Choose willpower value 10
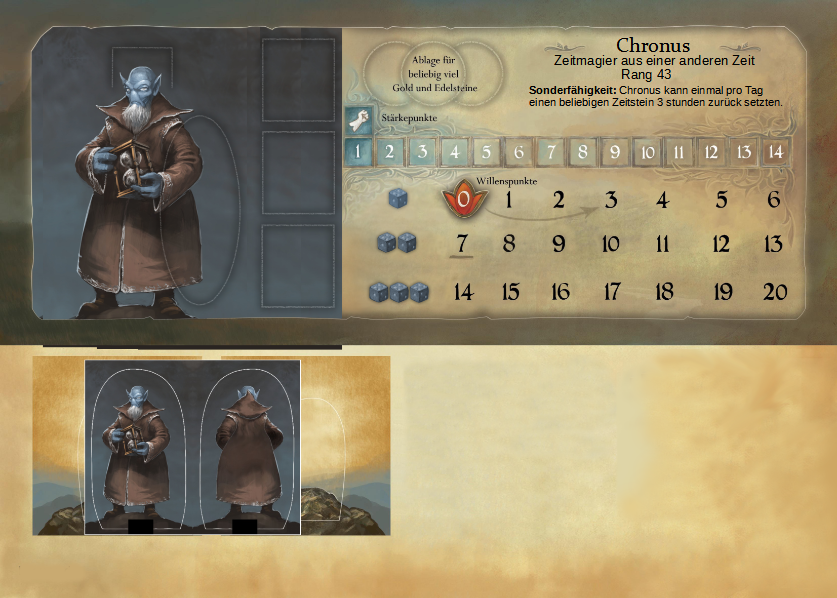The width and height of the screenshot is (837, 598). pyautogui.click(x=610, y=244)
